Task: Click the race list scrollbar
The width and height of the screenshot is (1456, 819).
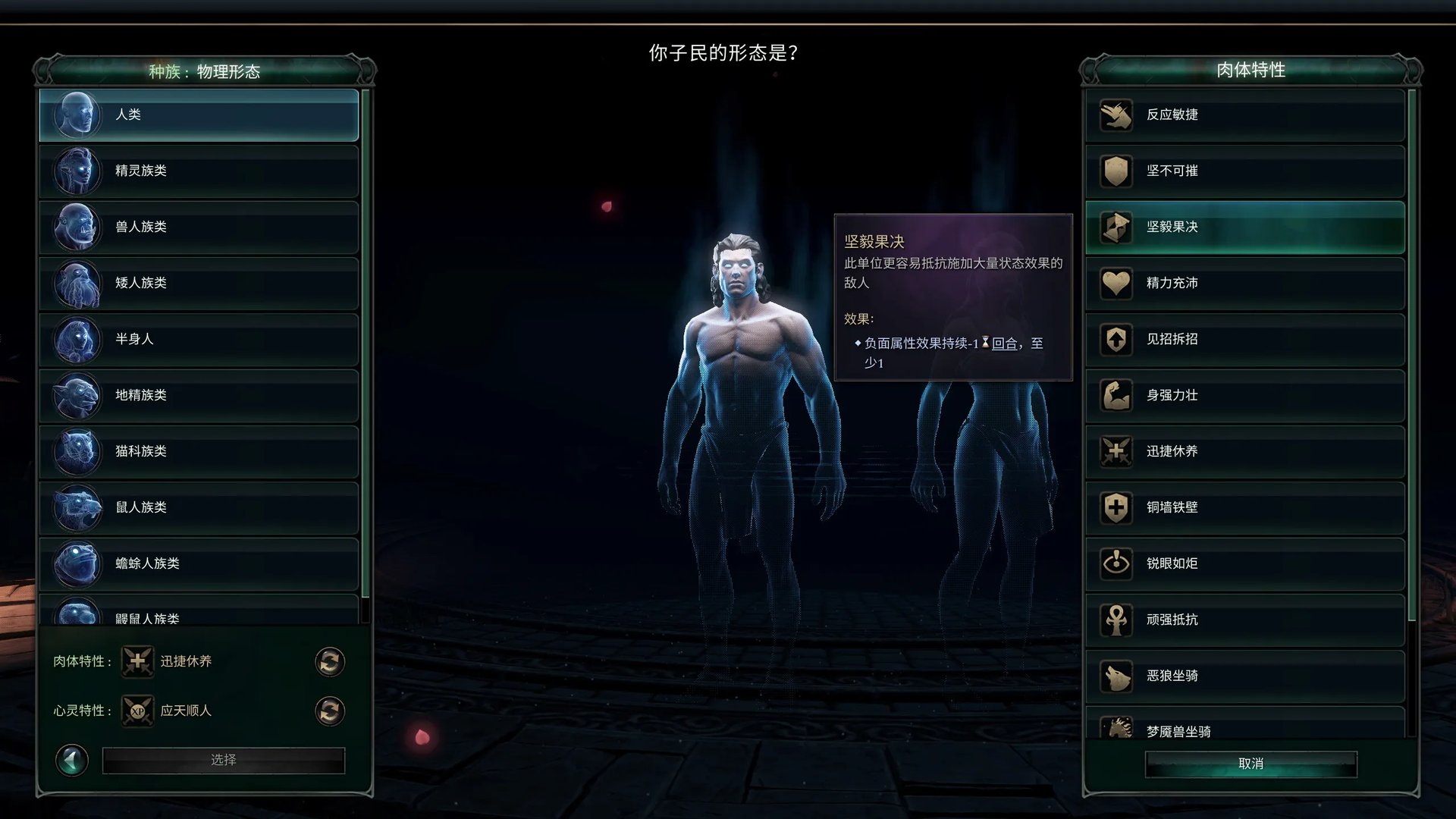Action: tap(369, 341)
